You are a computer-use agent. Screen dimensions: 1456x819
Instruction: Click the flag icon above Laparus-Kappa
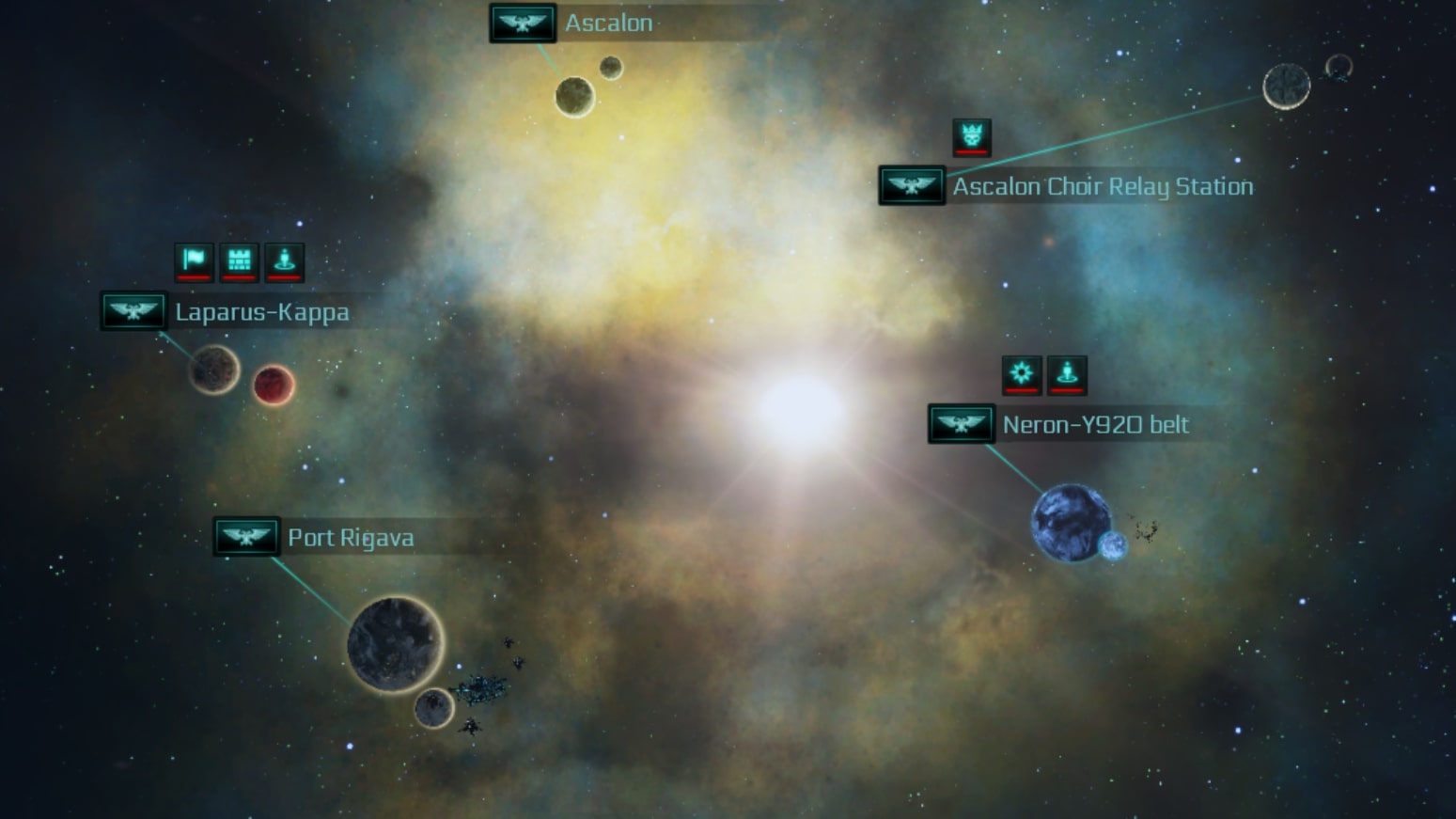[194, 260]
